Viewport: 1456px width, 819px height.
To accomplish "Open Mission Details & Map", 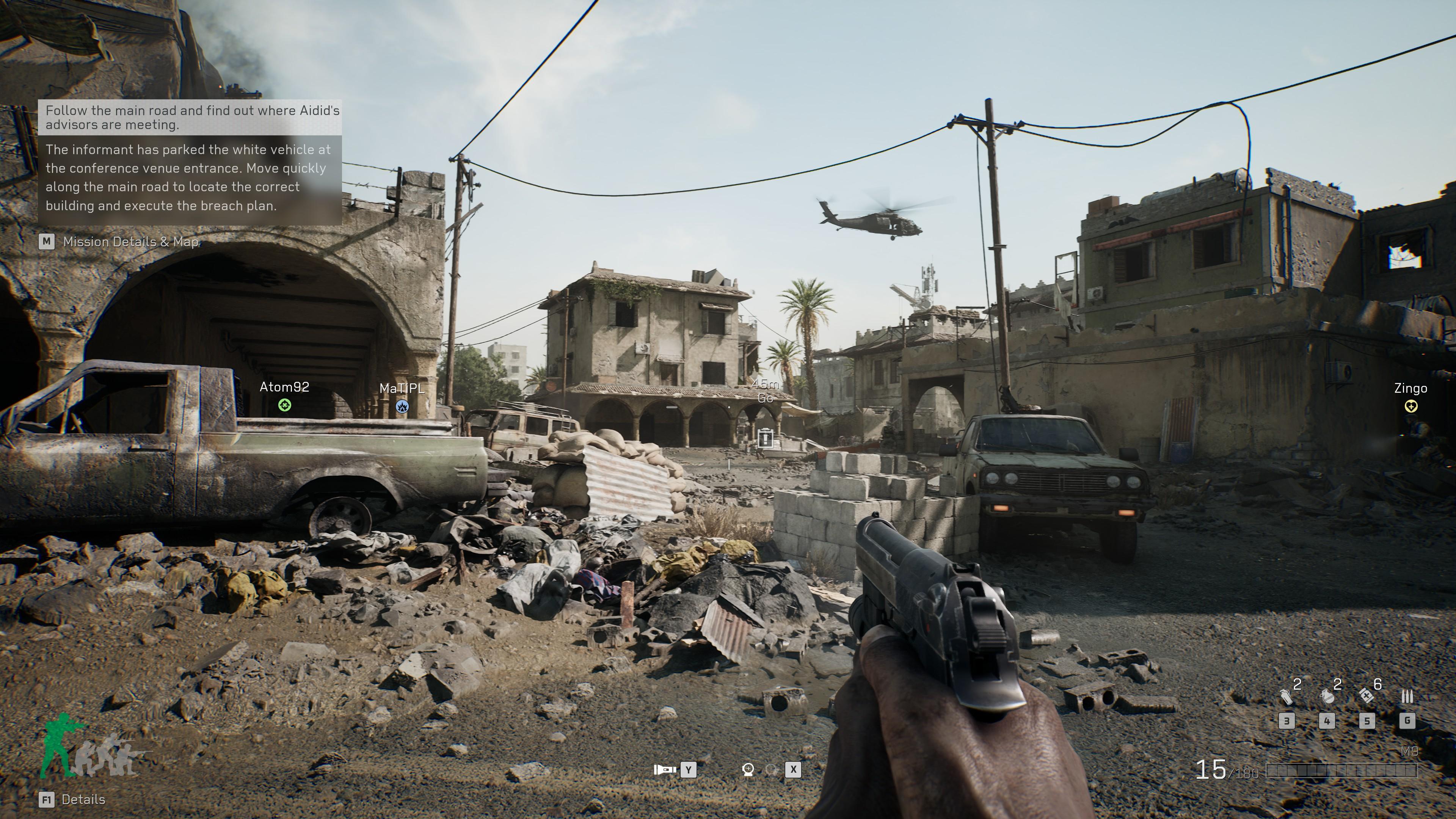I will 130,242.
